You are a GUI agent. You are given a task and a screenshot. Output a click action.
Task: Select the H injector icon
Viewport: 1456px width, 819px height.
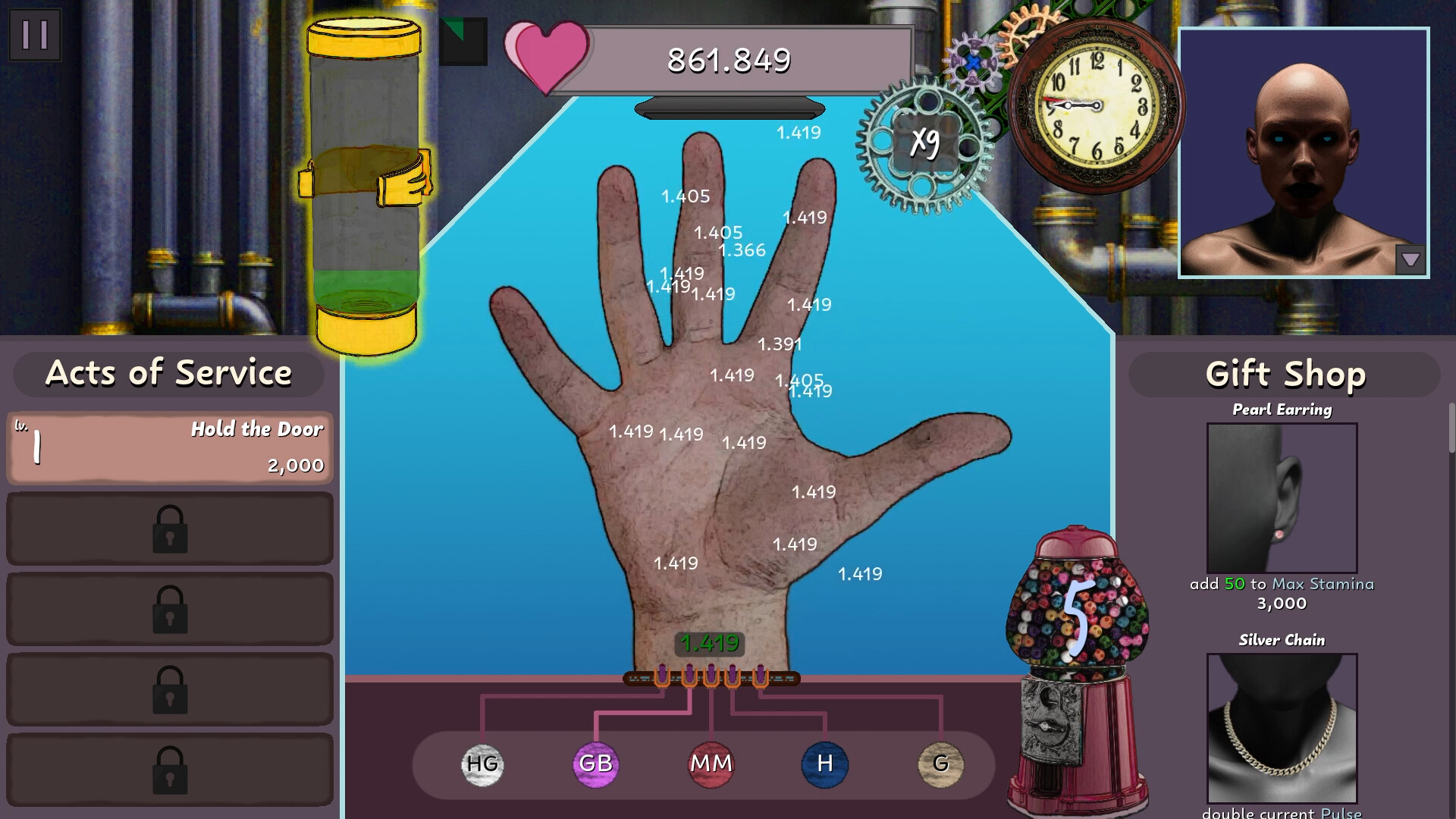tap(824, 764)
